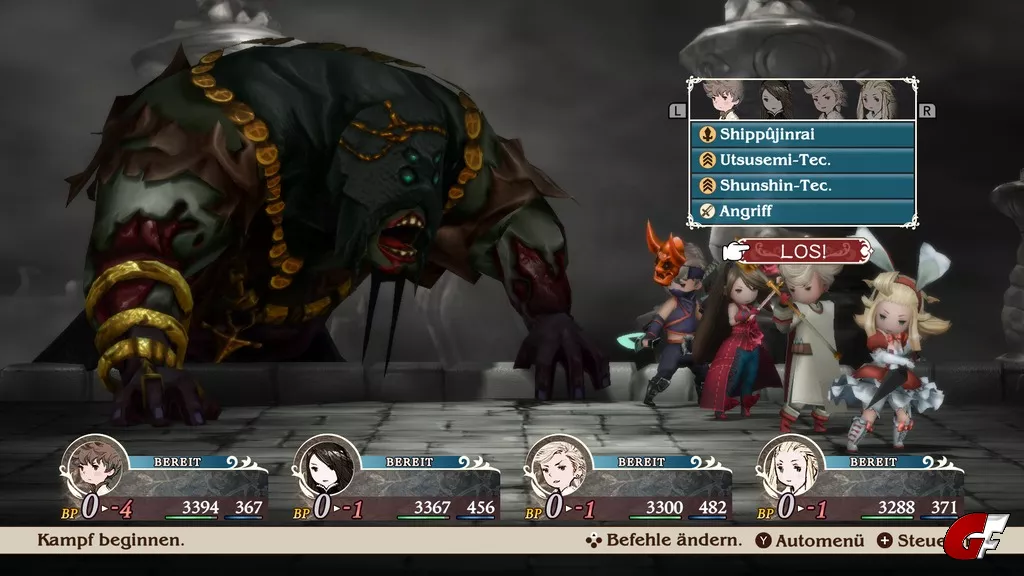Screen dimensions: 1024x576
Task: Switch to brown-haired boy in command menu header
Action: coord(724,100)
